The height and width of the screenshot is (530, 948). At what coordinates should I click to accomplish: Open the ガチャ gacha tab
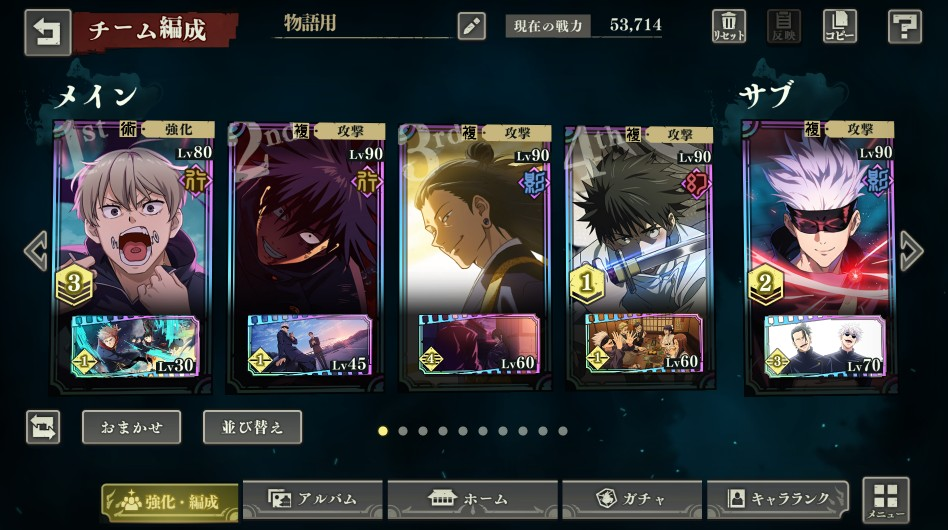click(x=631, y=498)
